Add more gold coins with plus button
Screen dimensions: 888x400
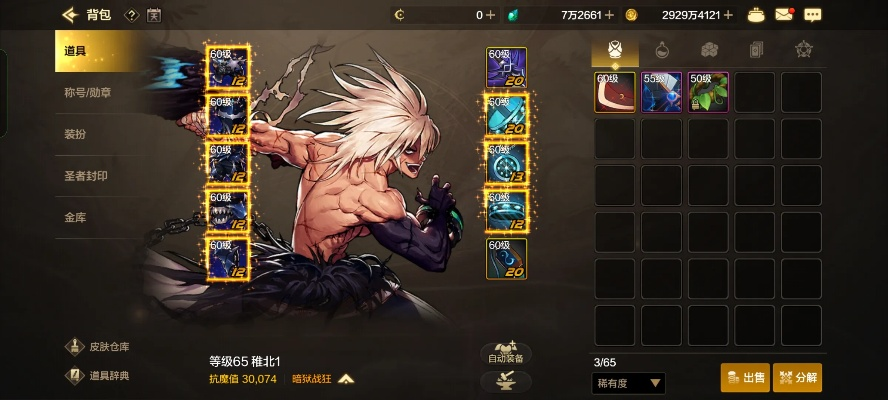click(728, 15)
